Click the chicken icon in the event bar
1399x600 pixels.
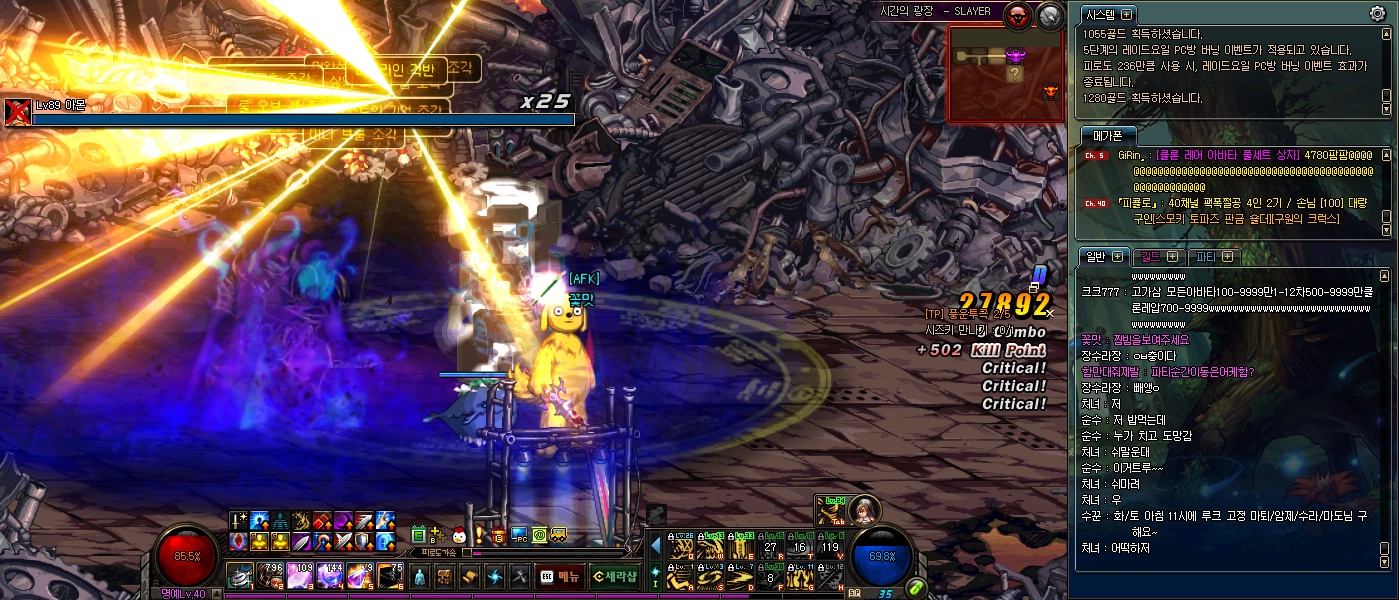(459, 535)
